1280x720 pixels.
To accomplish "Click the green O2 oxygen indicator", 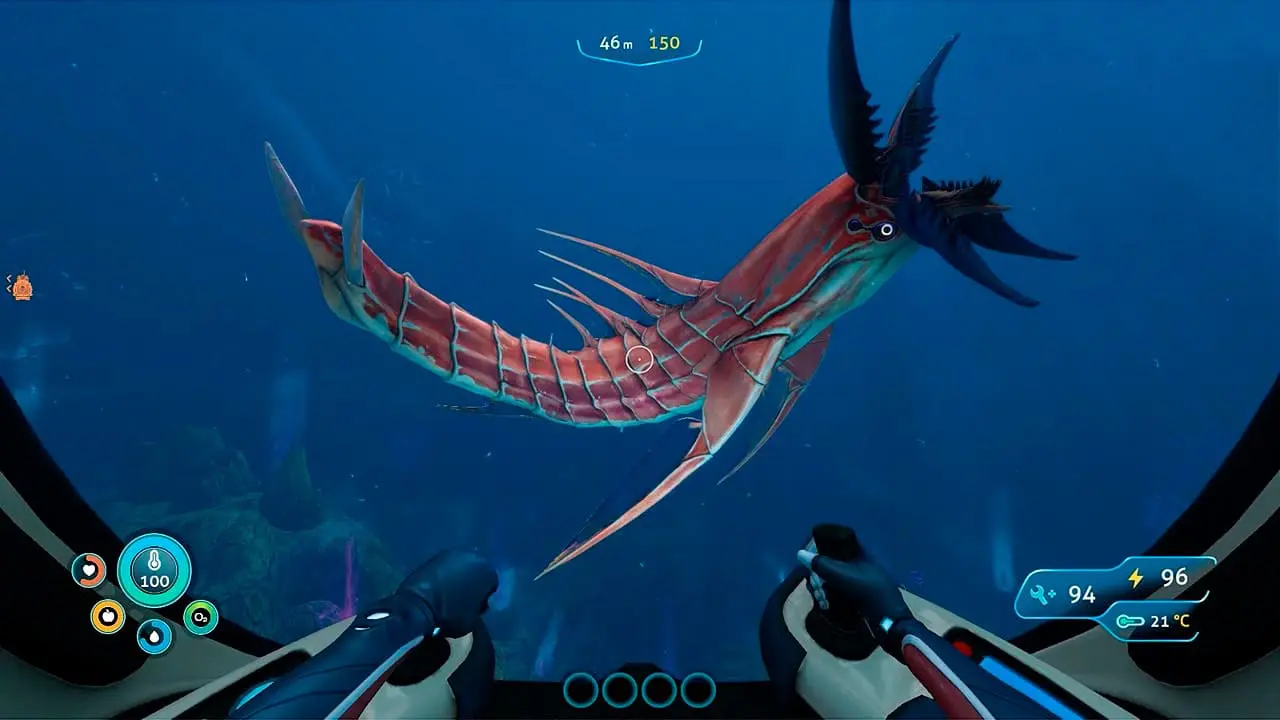I will tap(199, 615).
